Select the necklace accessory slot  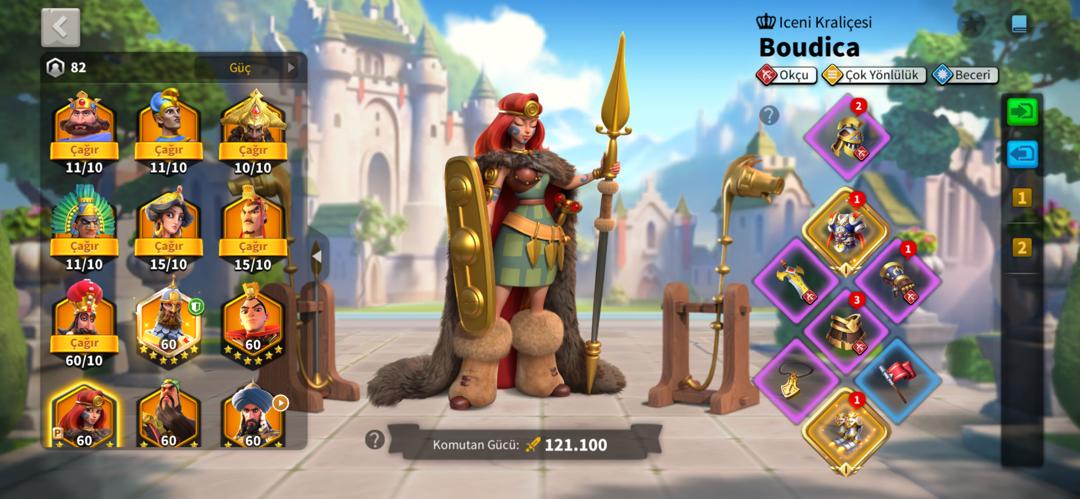click(x=795, y=380)
